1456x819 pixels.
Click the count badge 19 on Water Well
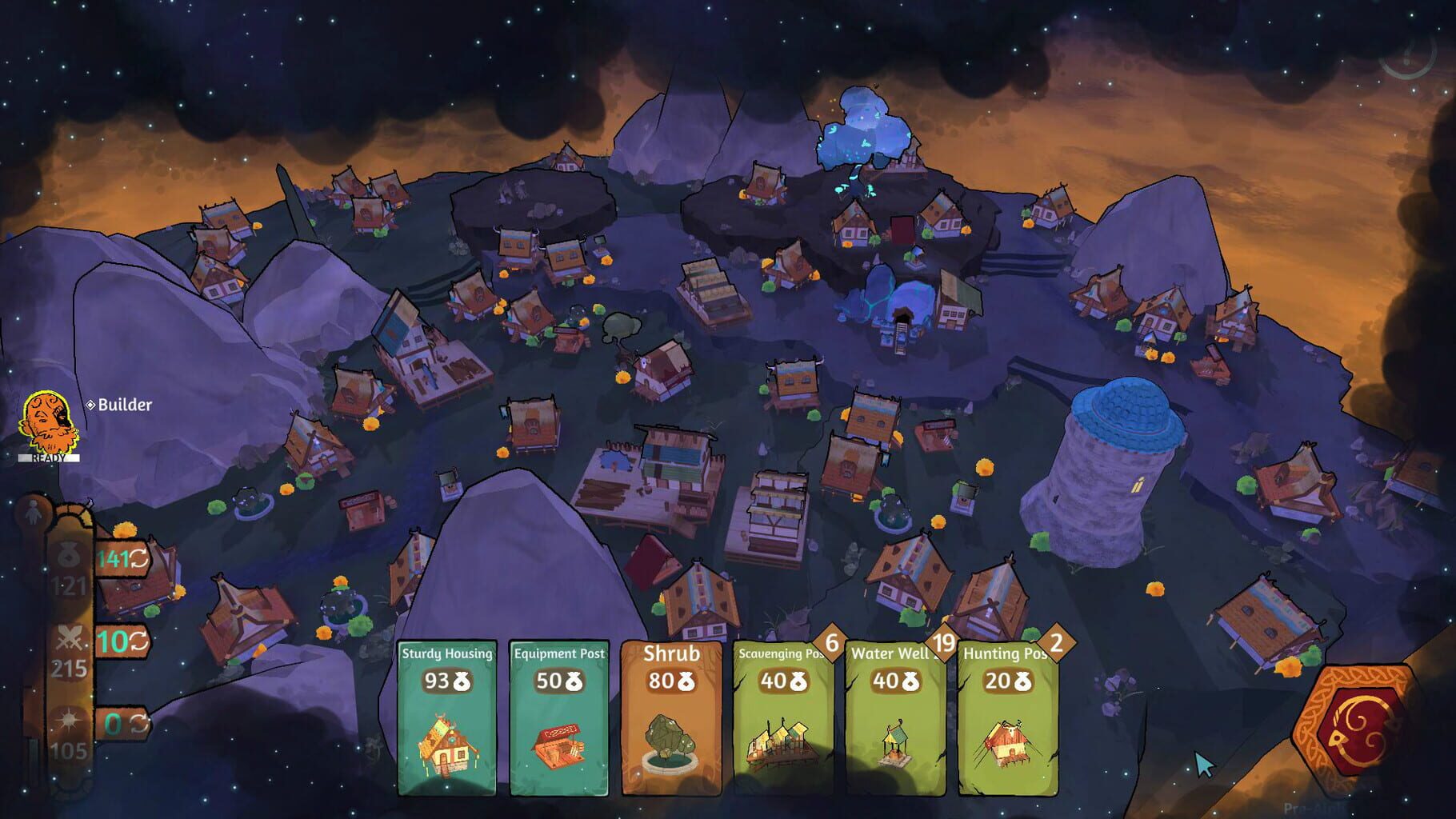tap(944, 642)
